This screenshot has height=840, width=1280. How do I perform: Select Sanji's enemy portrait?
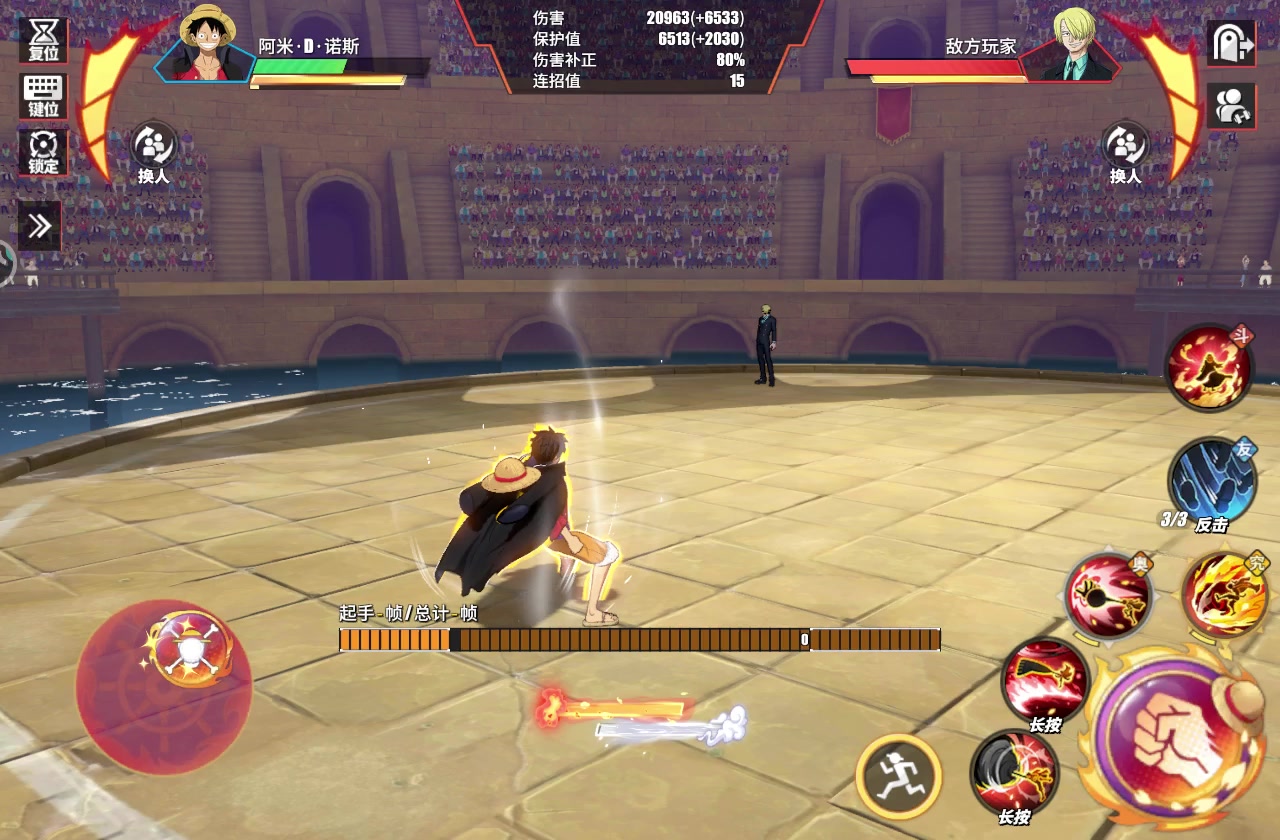tap(1073, 45)
